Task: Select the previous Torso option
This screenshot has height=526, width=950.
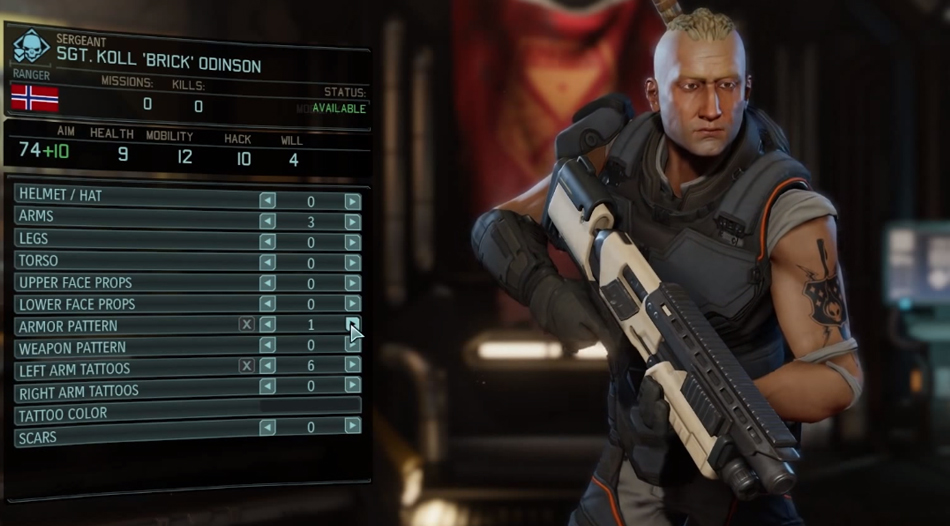Action: [267, 263]
